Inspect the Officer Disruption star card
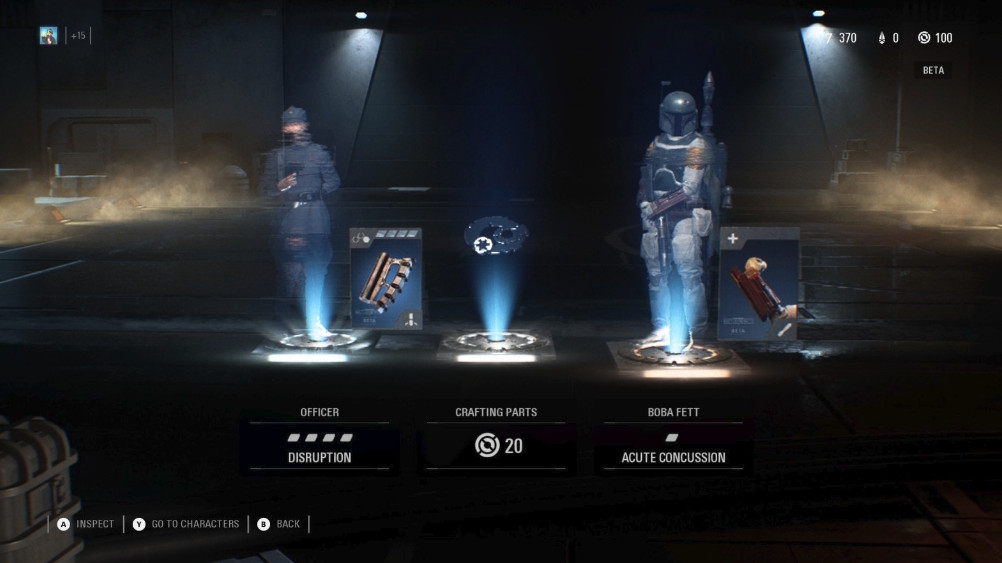This screenshot has height=563, width=1002. tap(386, 279)
